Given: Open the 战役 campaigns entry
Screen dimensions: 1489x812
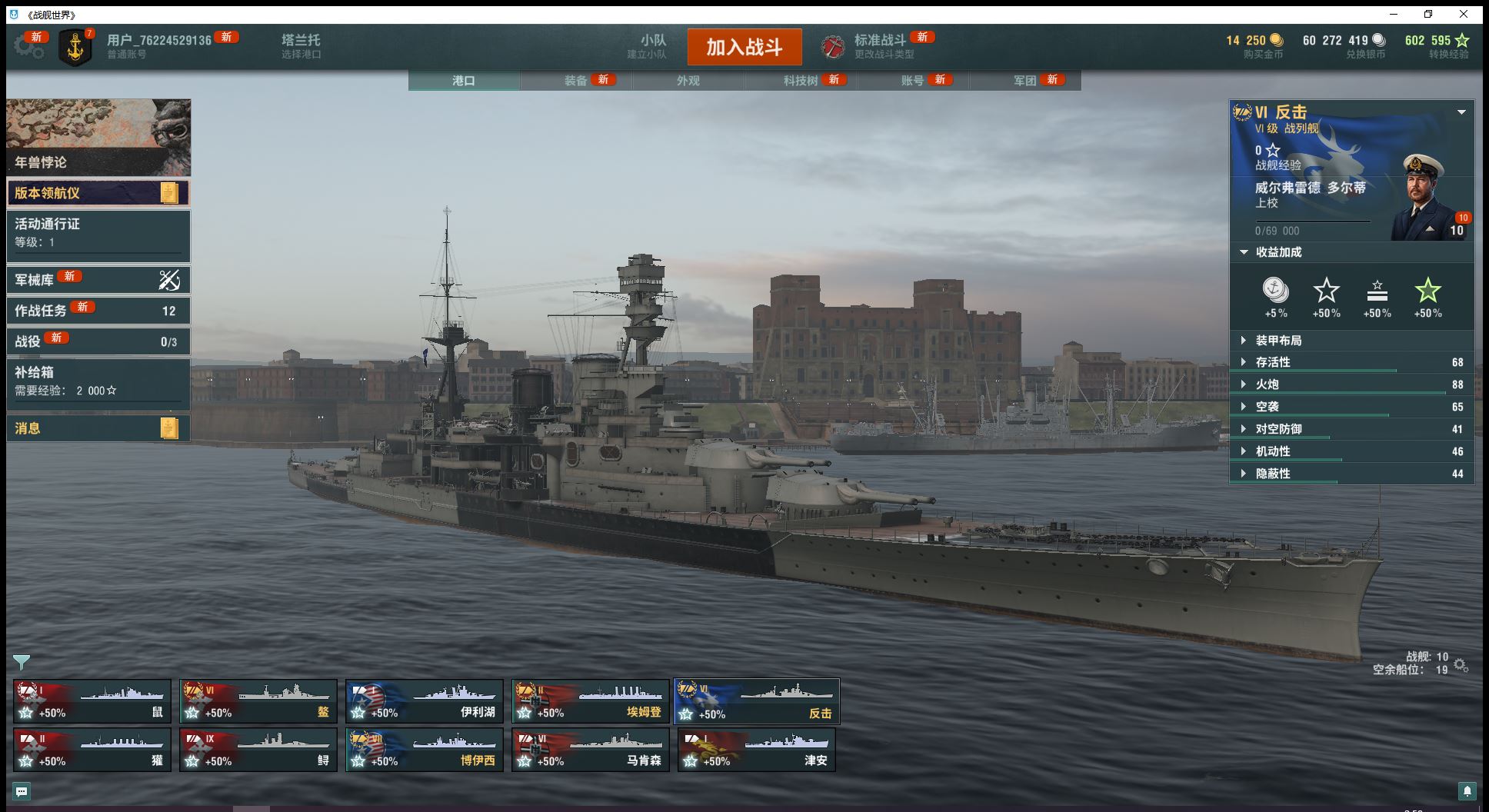Looking at the screenshot, I should 98,341.
